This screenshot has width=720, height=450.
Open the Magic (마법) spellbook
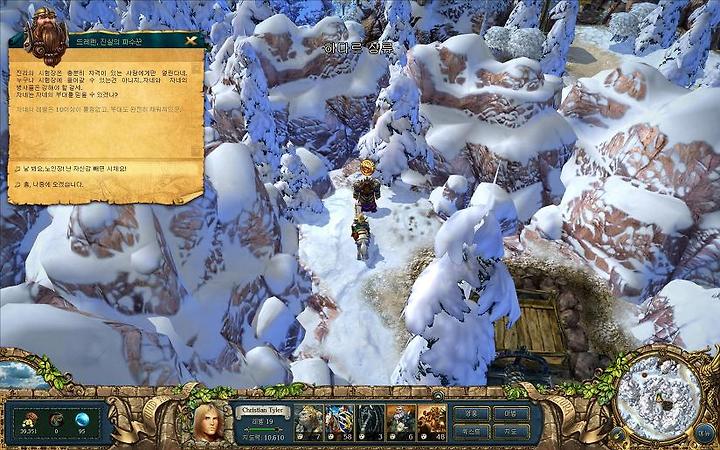tap(510, 412)
